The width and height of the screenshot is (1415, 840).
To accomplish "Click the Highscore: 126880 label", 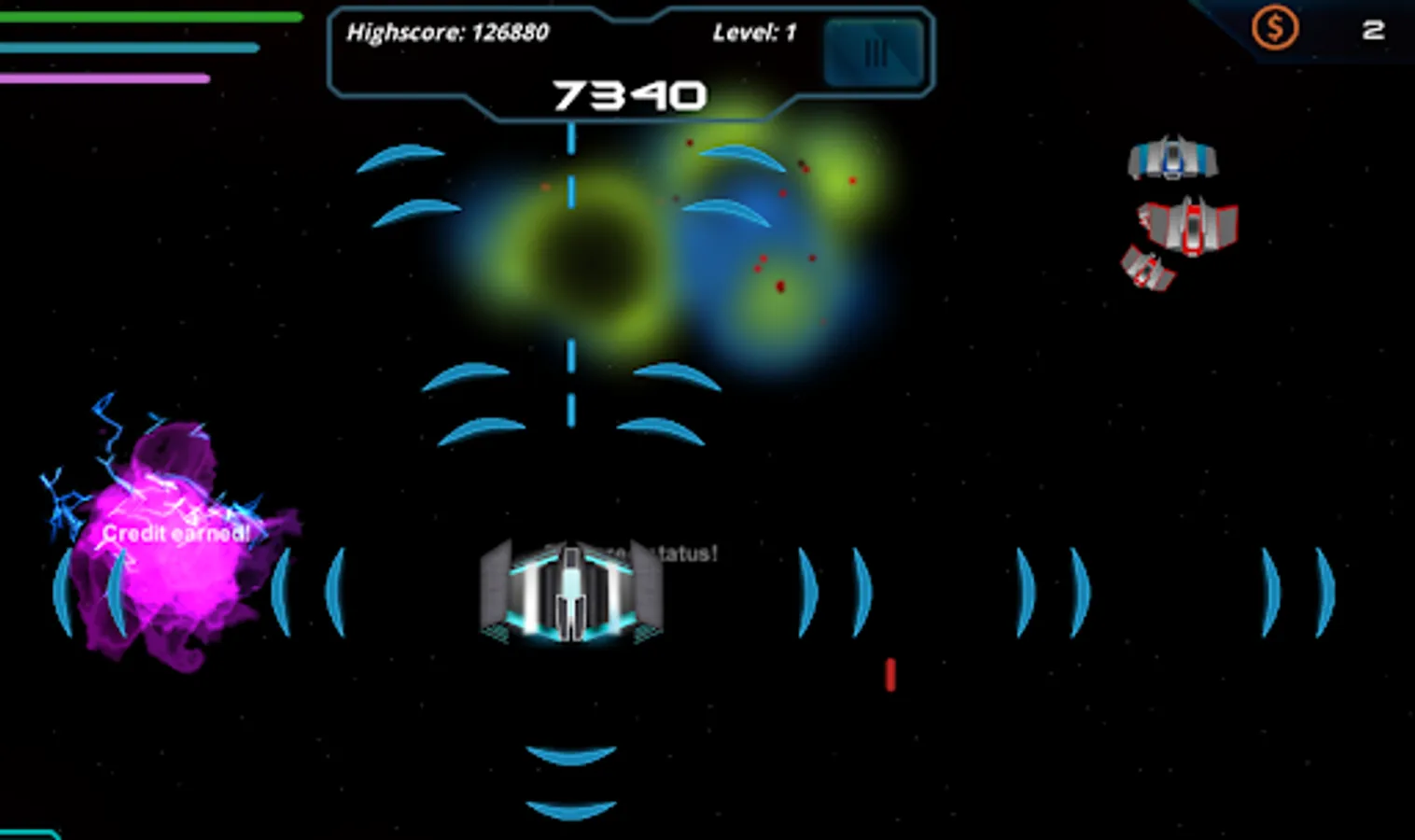I will pyautogui.click(x=448, y=33).
